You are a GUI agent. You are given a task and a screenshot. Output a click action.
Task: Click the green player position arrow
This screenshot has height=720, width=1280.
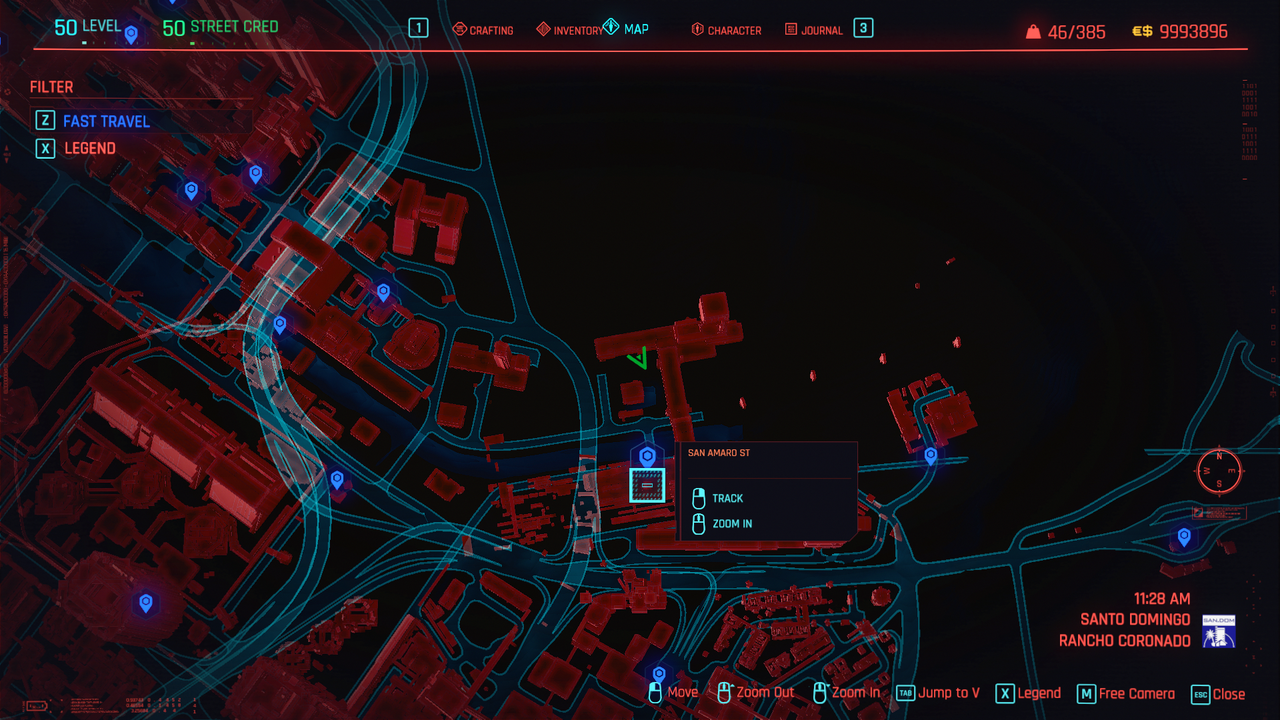click(x=638, y=357)
